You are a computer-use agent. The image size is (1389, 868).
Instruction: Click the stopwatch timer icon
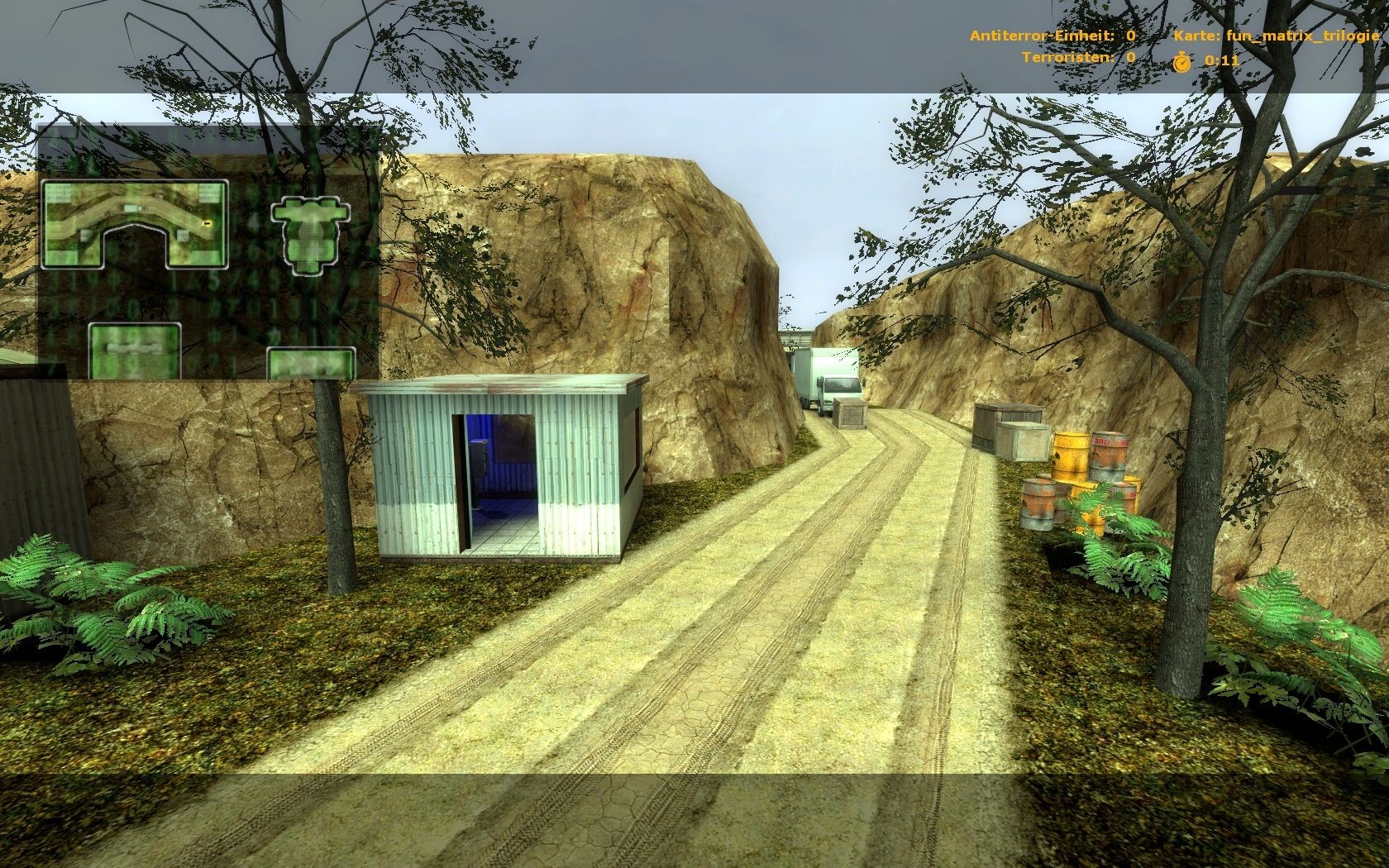1184,59
